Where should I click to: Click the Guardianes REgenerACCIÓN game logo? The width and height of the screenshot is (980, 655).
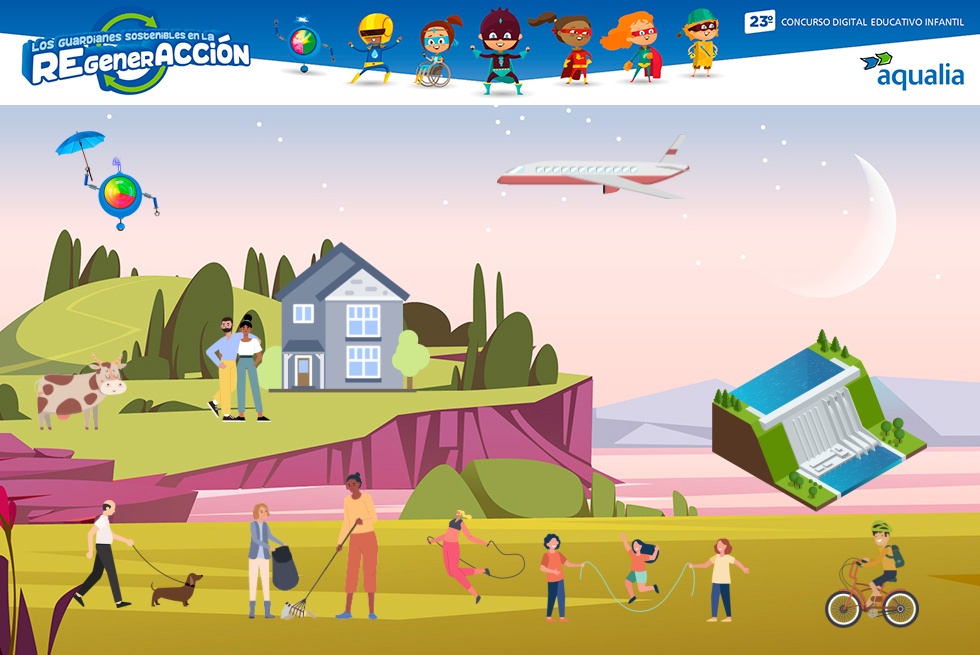tap(136, 56)
